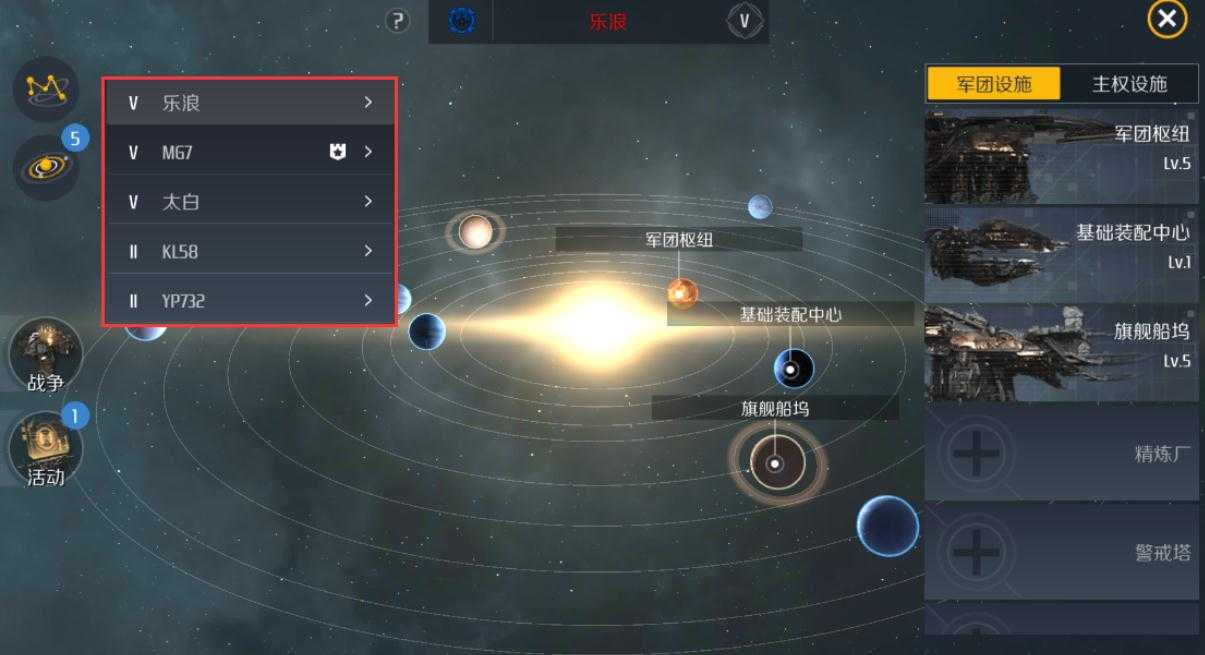Add a 警戒塔 facility

[1061, 551]
